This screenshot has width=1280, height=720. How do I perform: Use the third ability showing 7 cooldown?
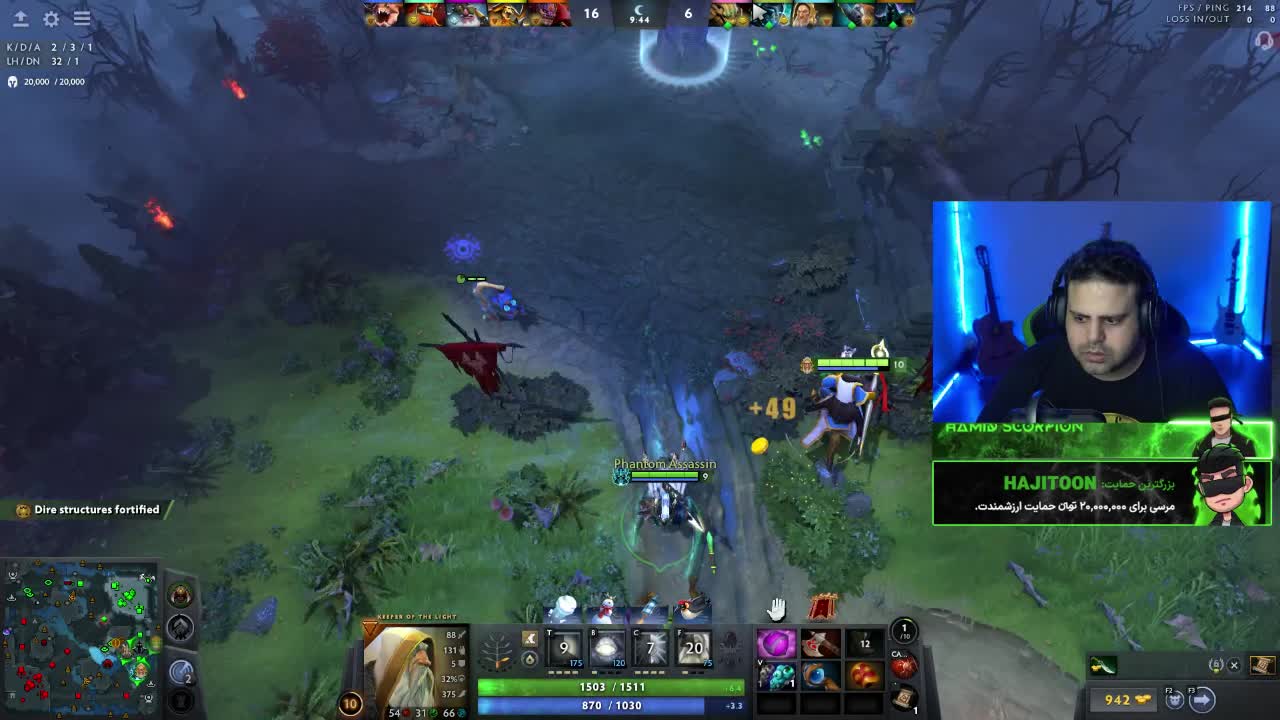(650, 649)
